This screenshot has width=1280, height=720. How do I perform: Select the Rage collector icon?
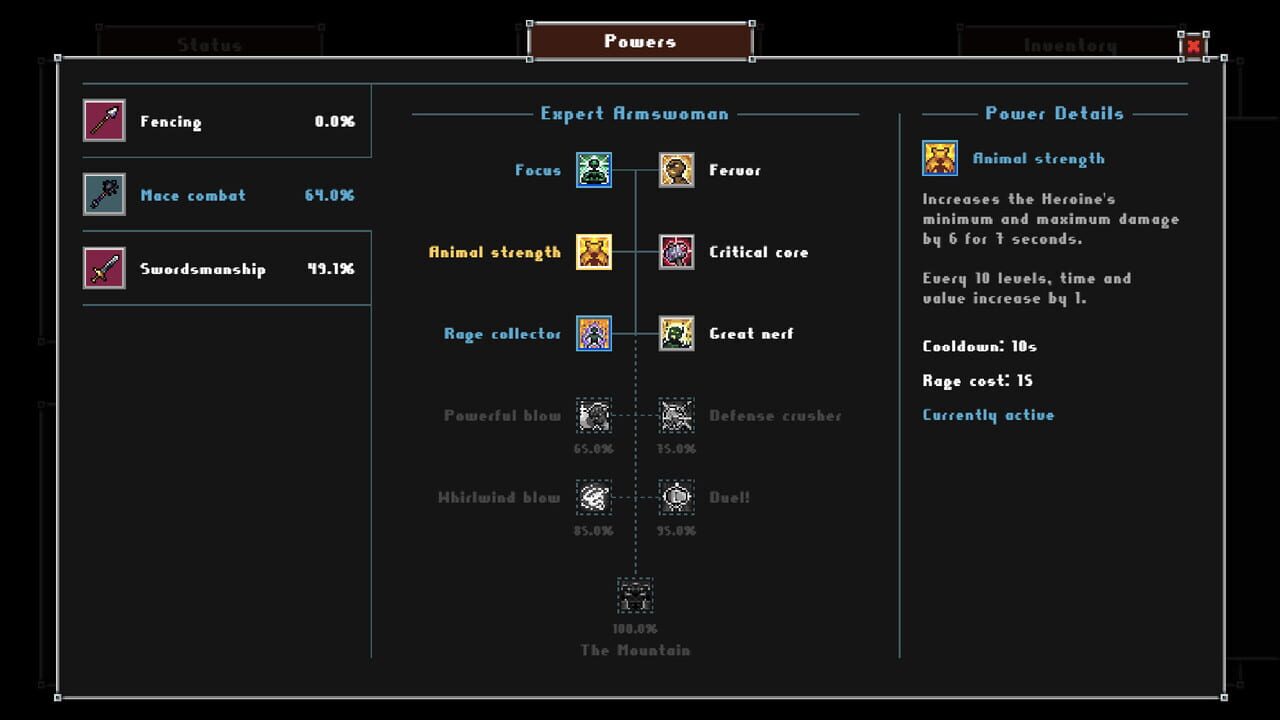[x=592, y=334]
